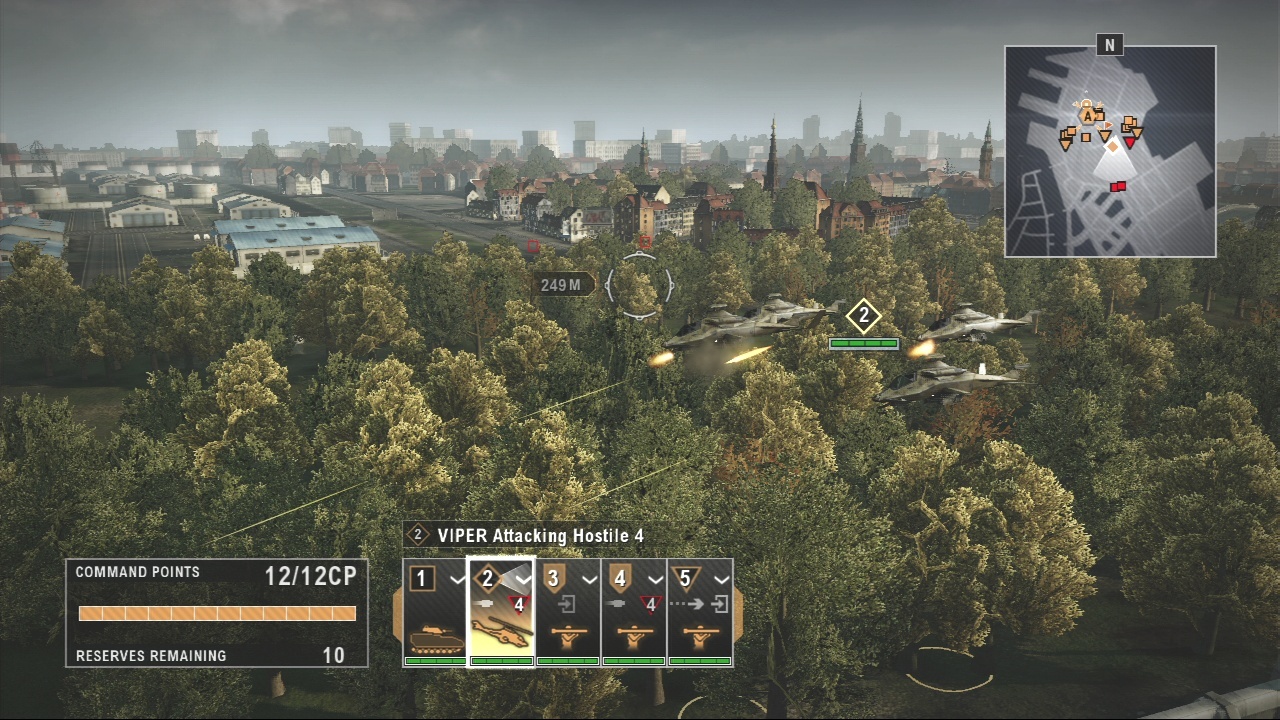Select the unit 2 diamond marker over helicopters
The width and height of the screenshot is (1280, 720).
point(863,318)
